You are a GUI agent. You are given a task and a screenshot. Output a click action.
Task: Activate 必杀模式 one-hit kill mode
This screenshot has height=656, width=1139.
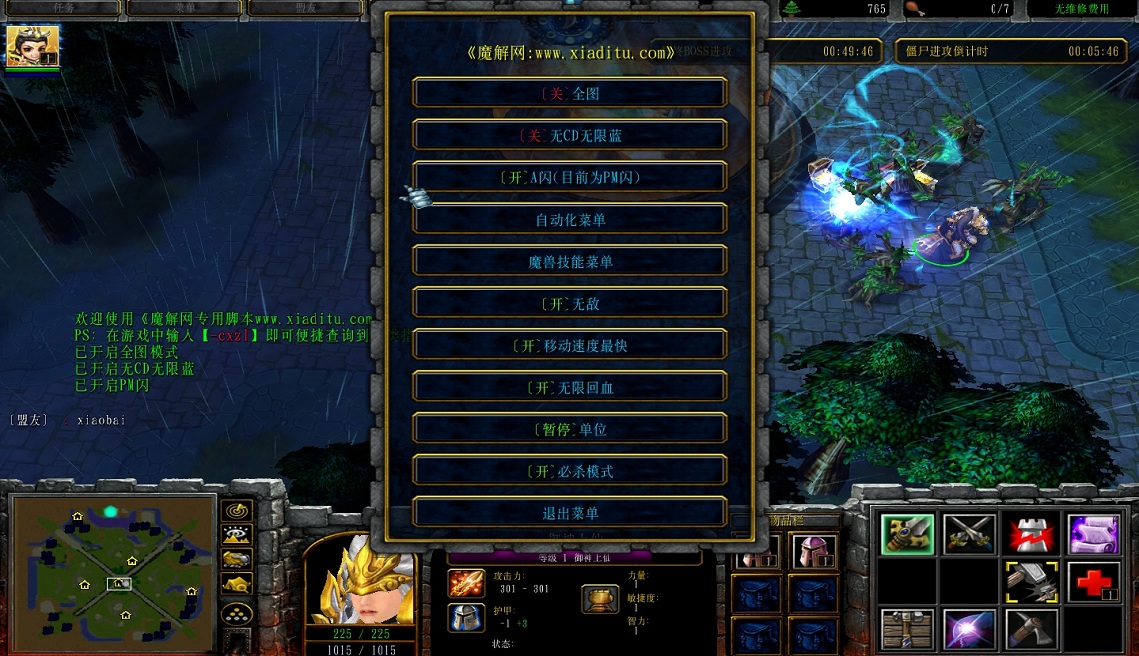(x=570, y=471)
